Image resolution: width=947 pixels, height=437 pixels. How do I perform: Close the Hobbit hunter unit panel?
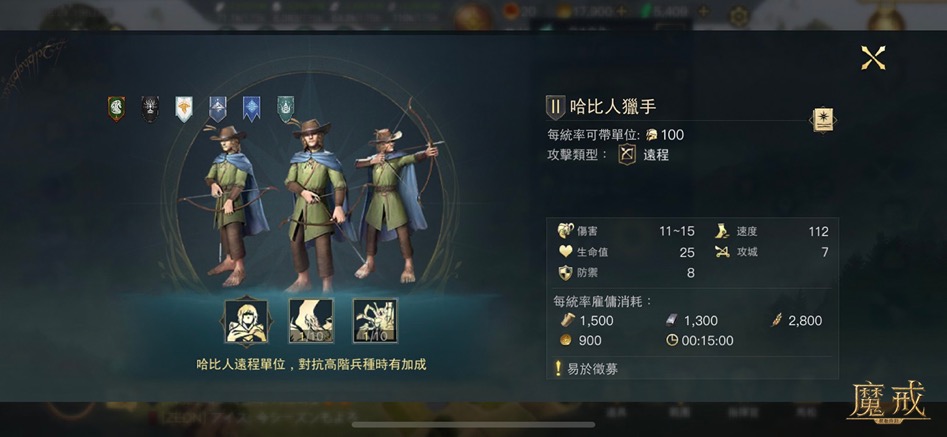click(873, 58)
